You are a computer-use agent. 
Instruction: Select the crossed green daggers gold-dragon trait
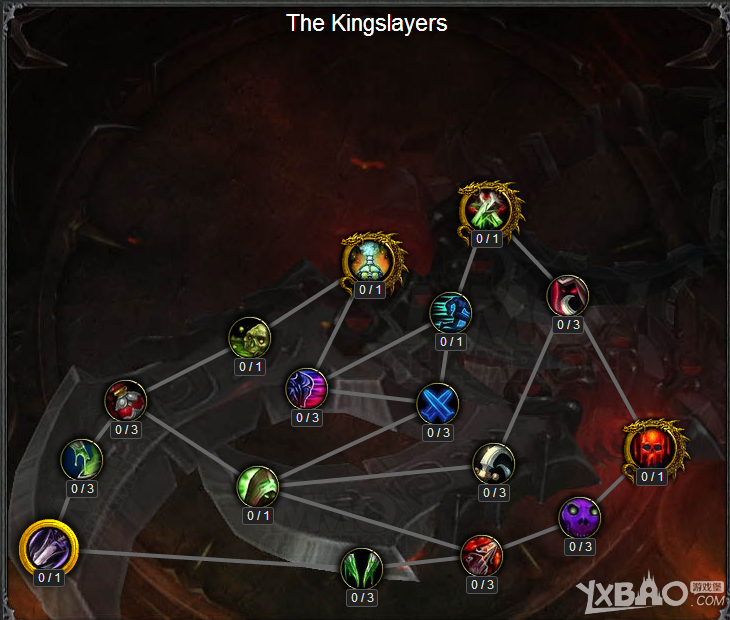coord(487,209)
